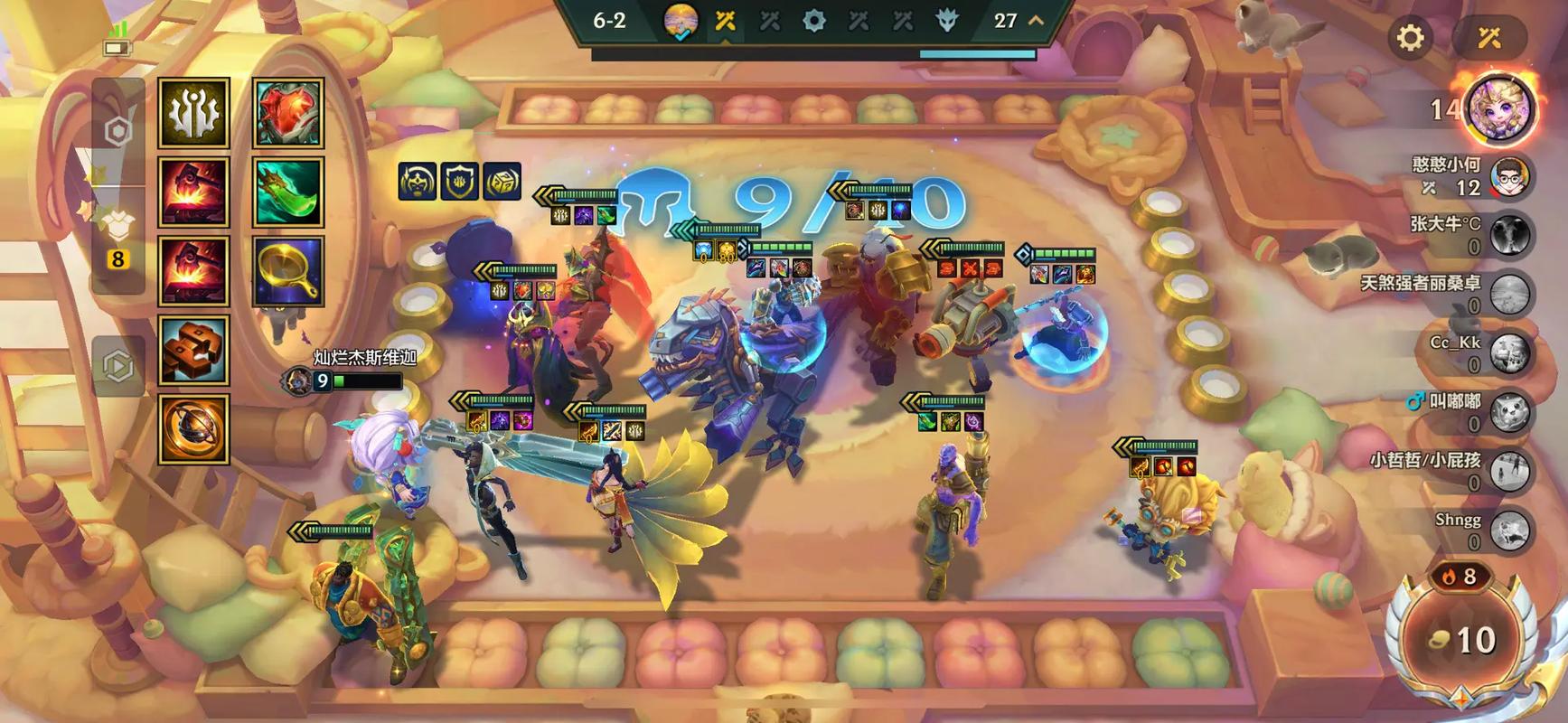The image size is (1568, 723).
Task: Select player 天煞强者丽桑卓 from the list
Action: 1509,295
